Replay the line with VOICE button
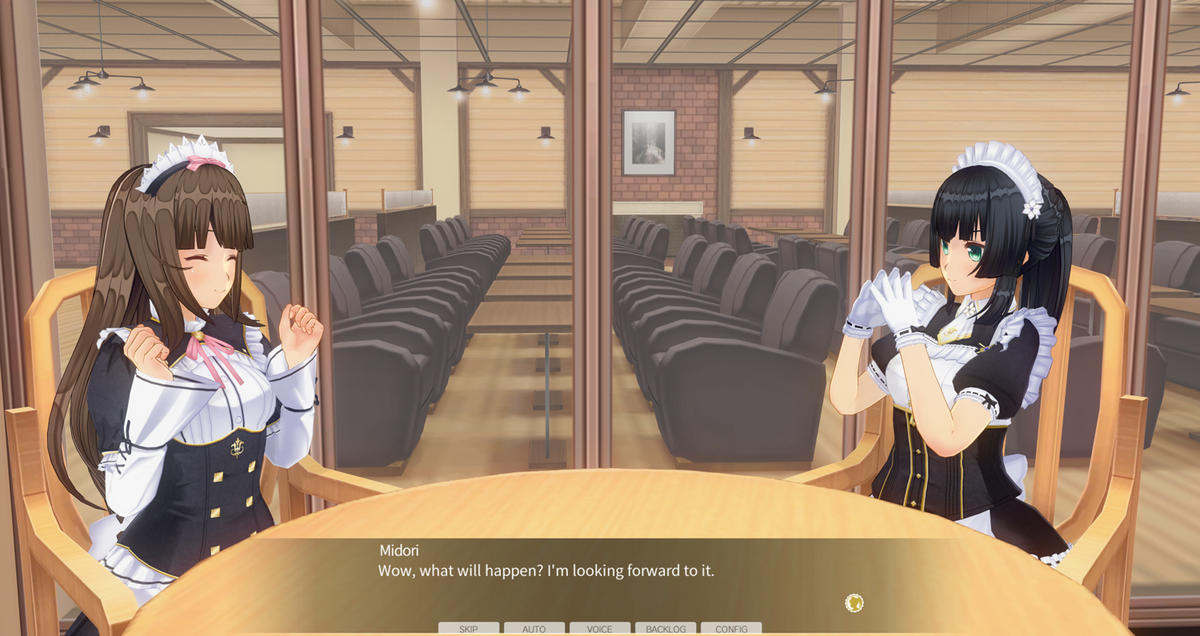1200x636 pixels. (x=600, y=629)
